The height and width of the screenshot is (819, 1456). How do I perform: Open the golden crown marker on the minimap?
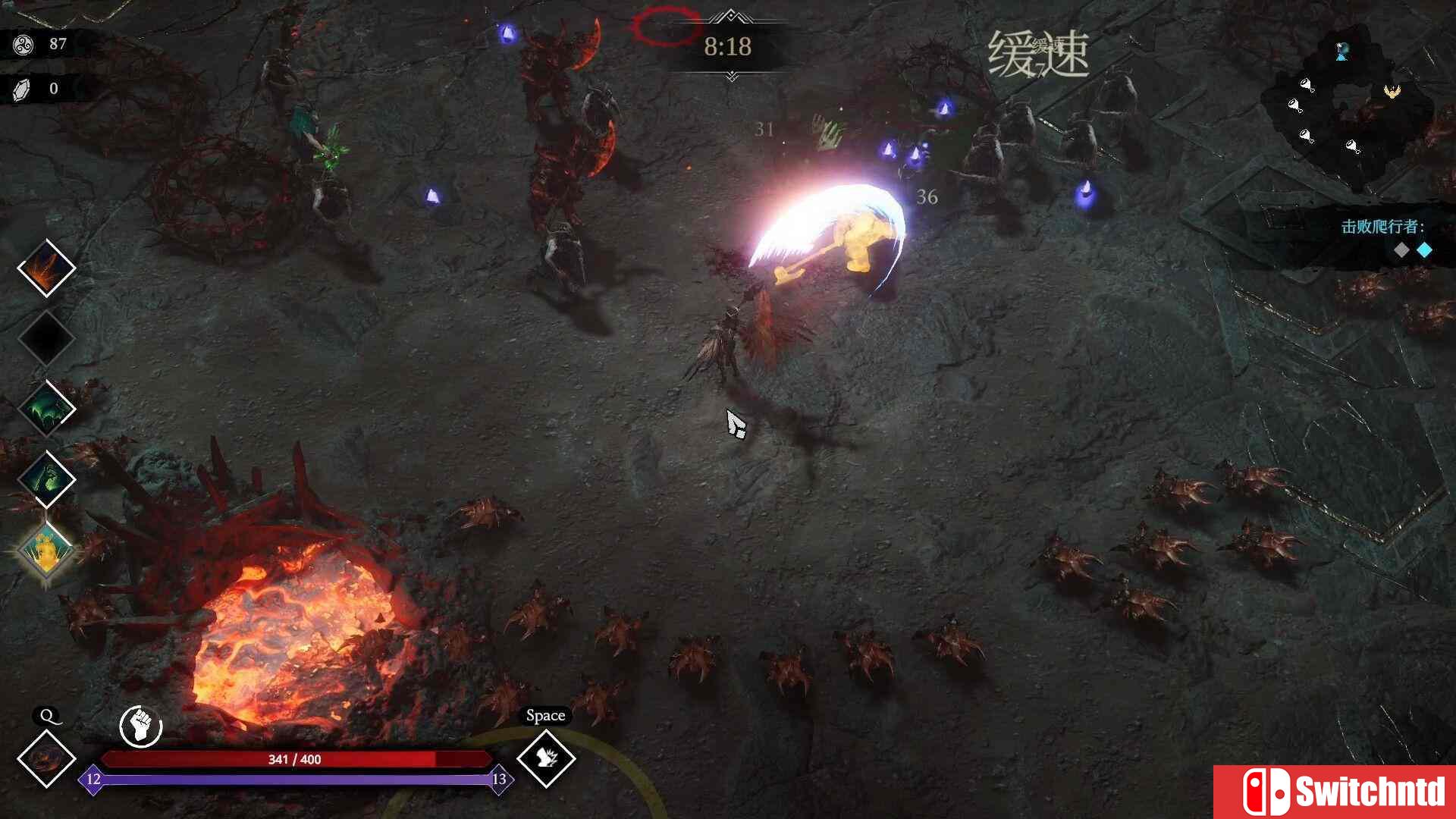[1392, 93]
